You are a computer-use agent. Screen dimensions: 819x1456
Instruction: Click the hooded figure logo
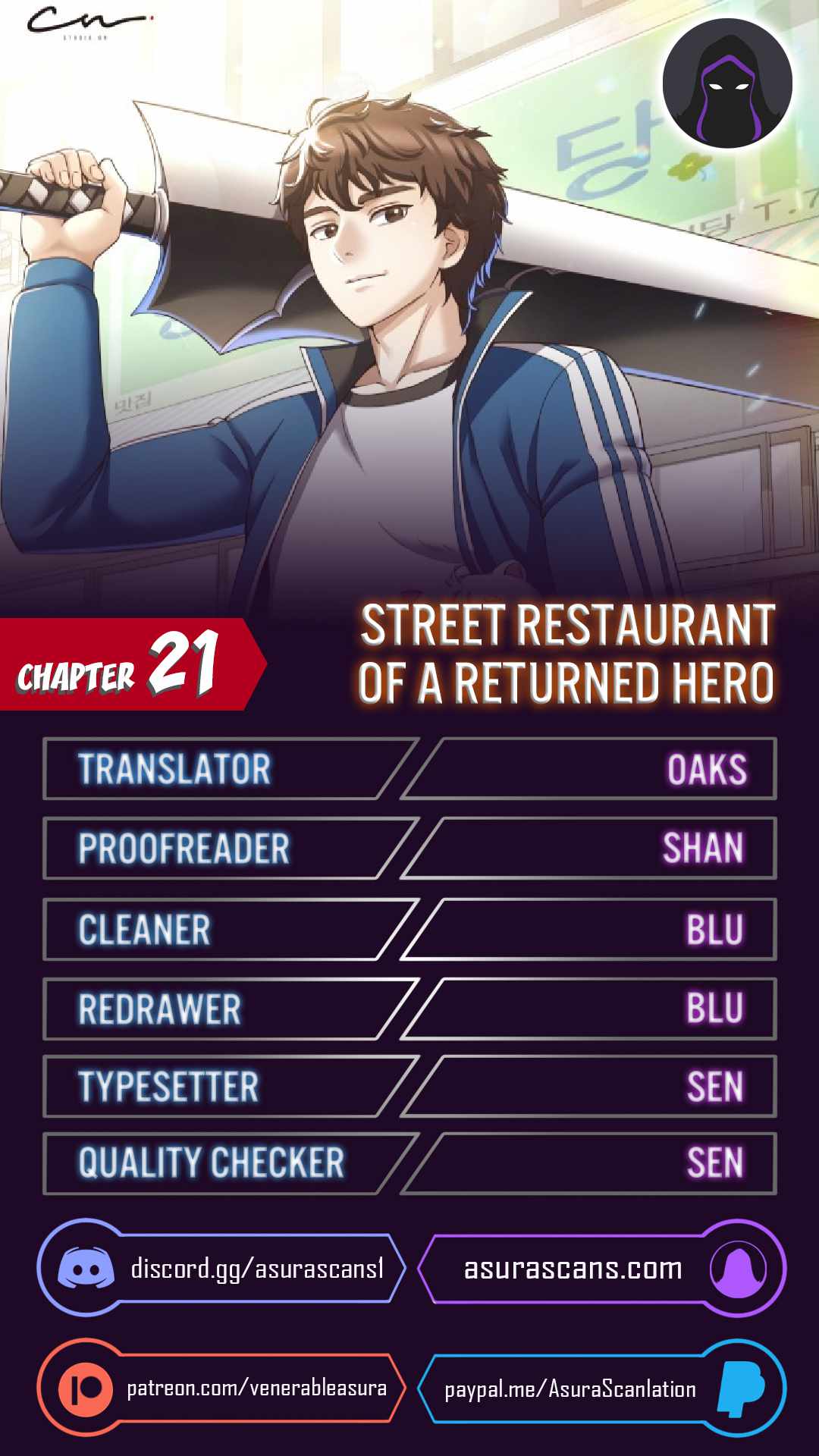point(727,83)
